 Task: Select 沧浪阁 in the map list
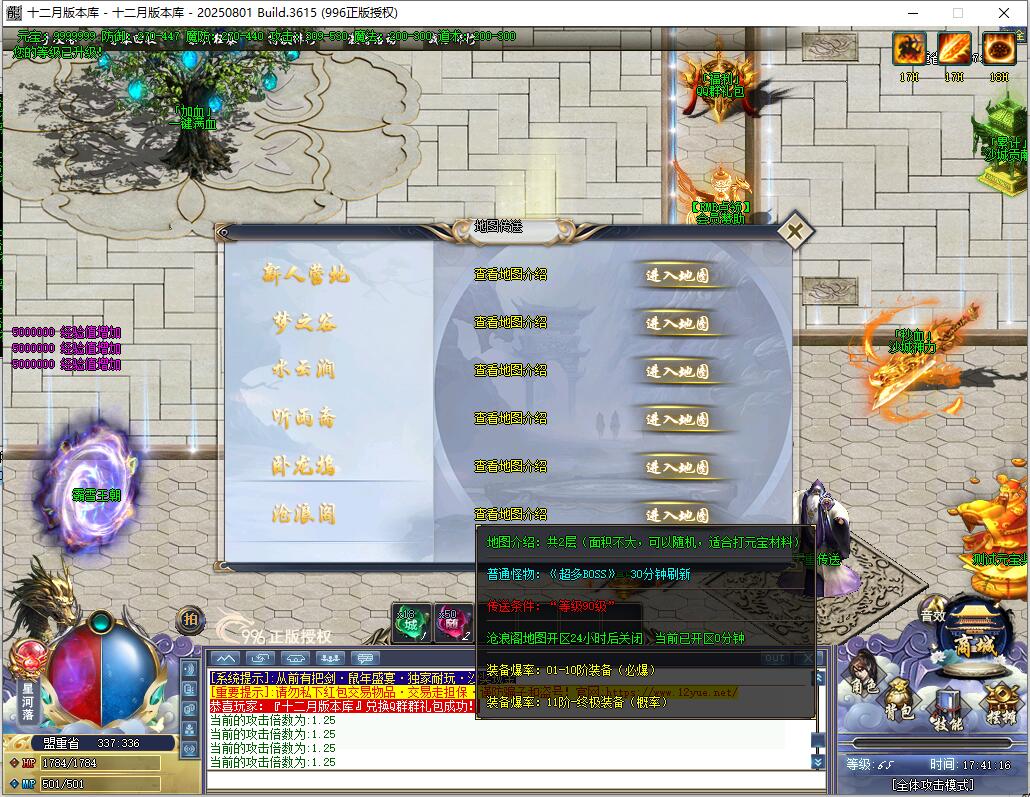(304, 515)
